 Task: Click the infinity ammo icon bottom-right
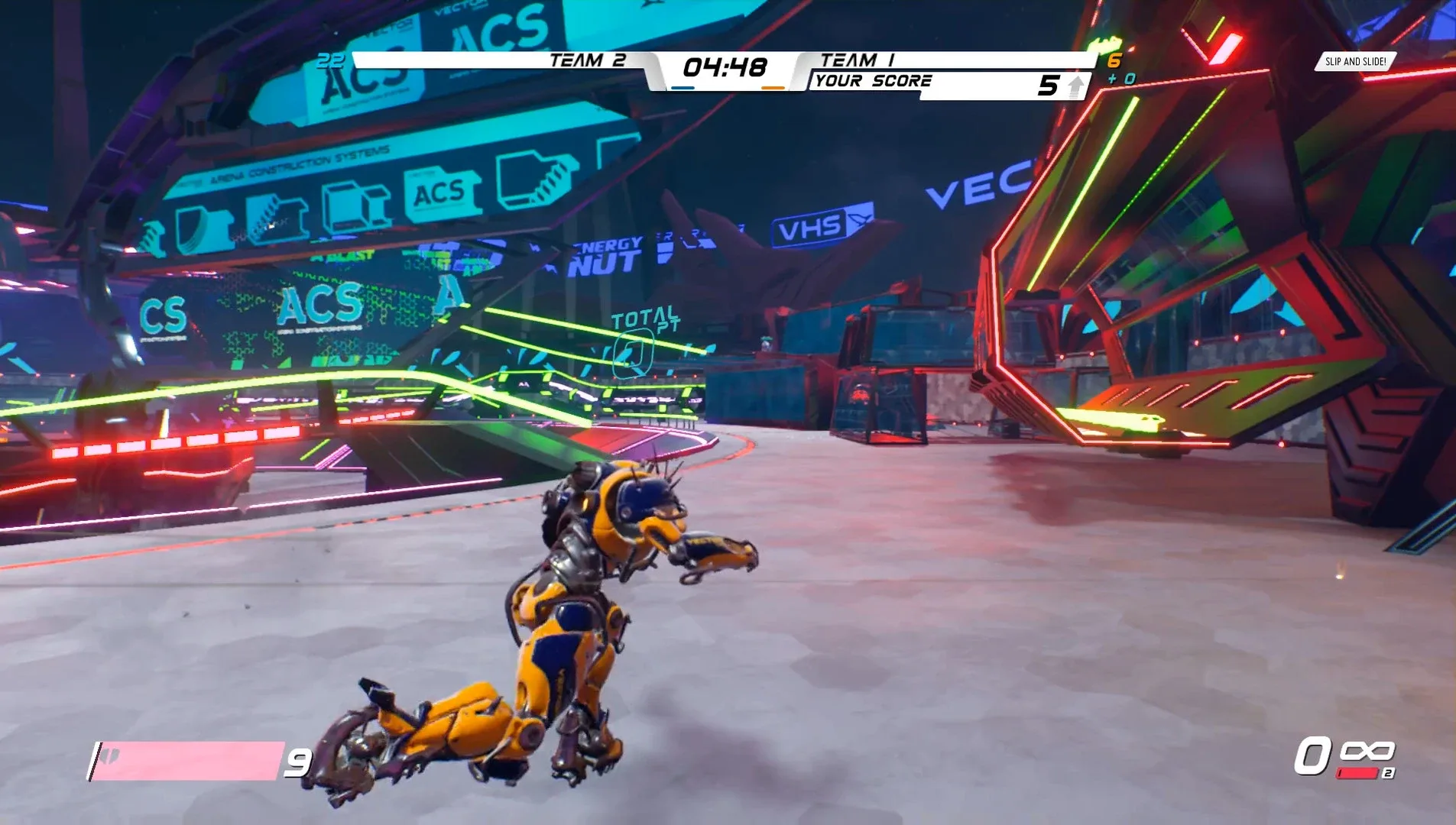1368,750
